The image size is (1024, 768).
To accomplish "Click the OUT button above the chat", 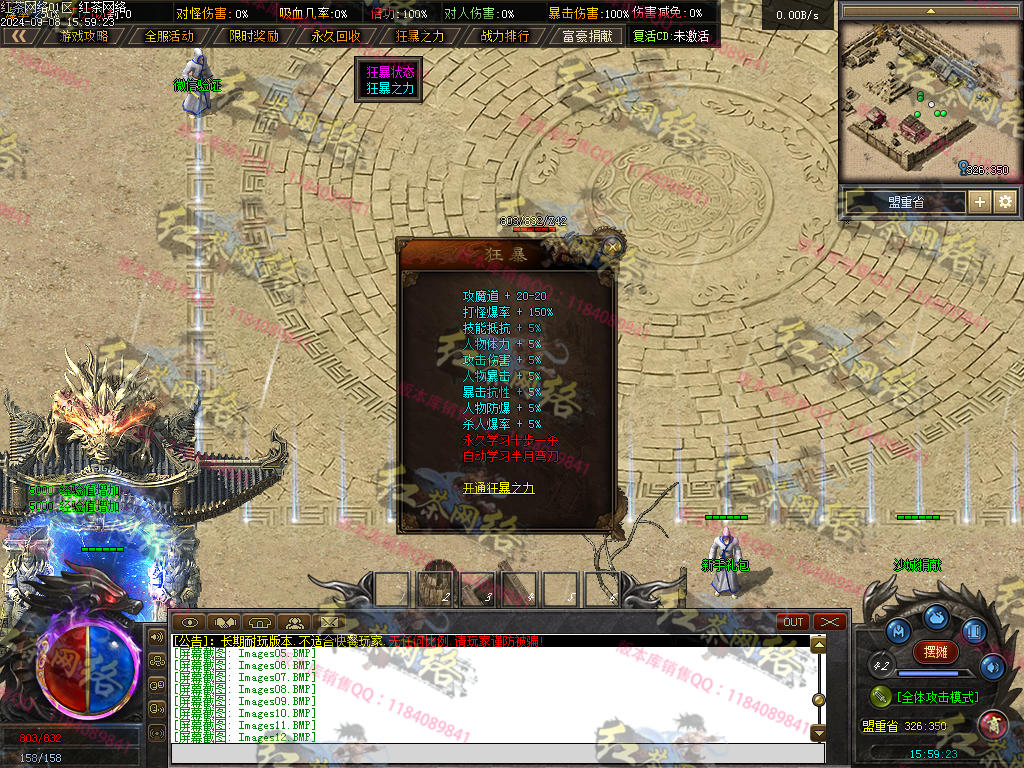I will [x=793, y=622].
